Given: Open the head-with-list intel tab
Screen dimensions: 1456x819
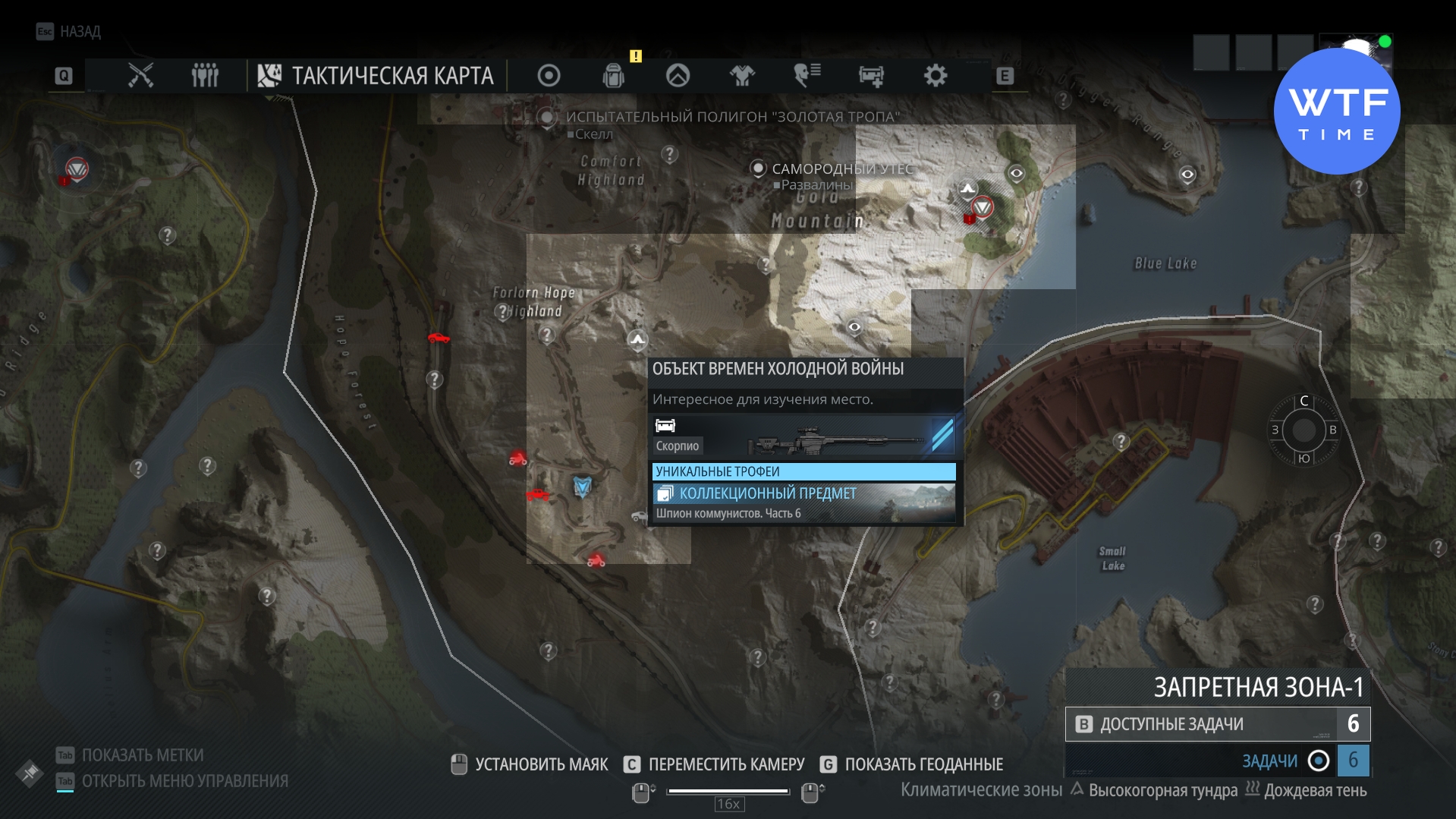Looking at the screenshot, I should click(807, 75).
